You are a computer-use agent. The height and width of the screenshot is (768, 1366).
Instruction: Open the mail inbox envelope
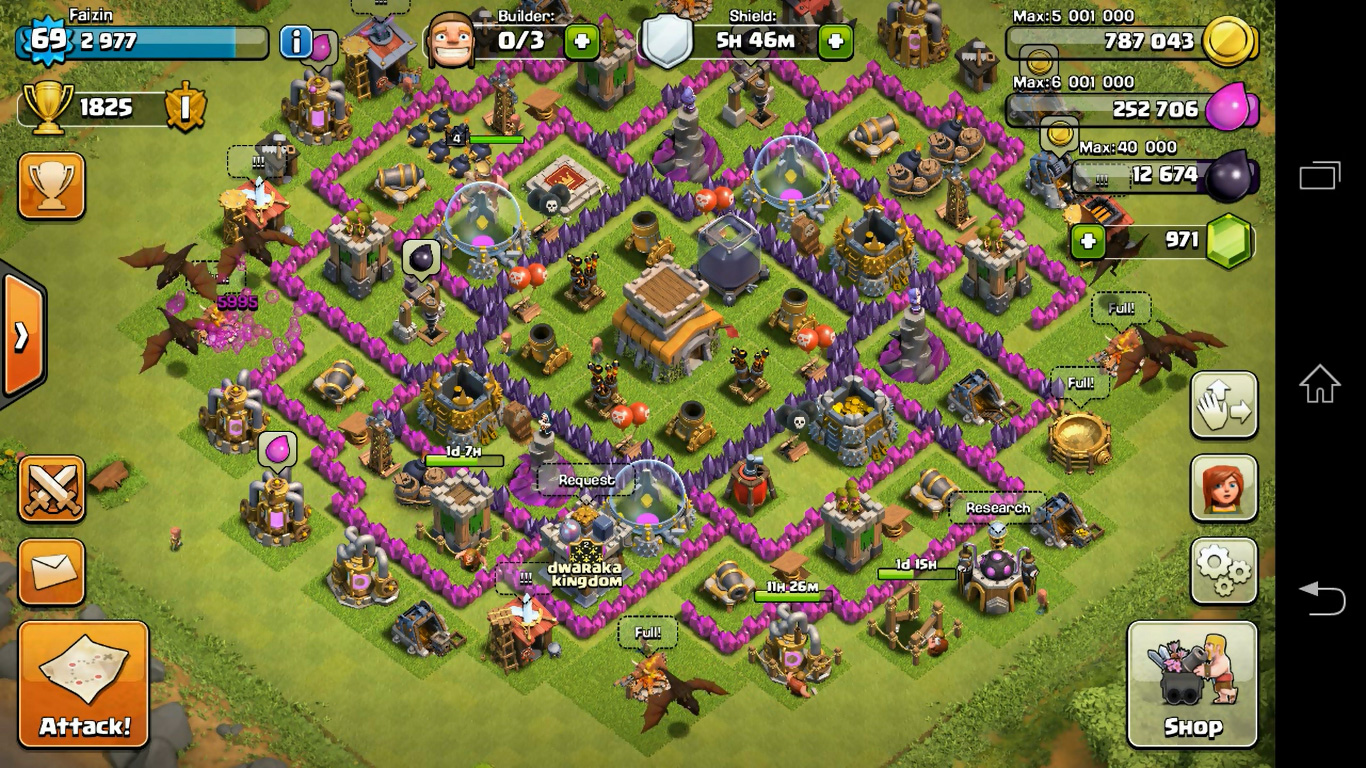[x=51, y=572]
